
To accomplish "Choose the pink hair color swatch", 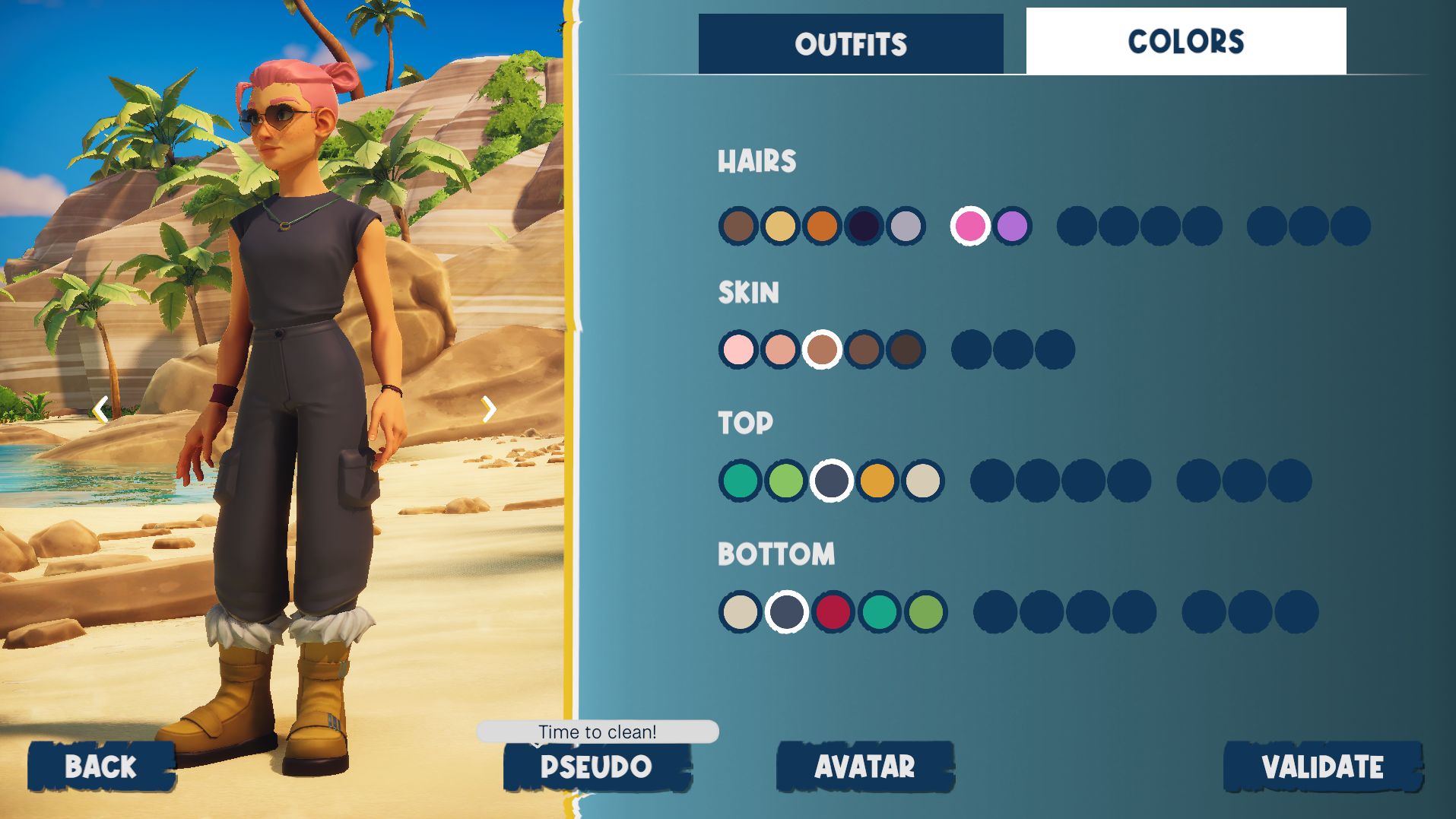I will 970,226.
